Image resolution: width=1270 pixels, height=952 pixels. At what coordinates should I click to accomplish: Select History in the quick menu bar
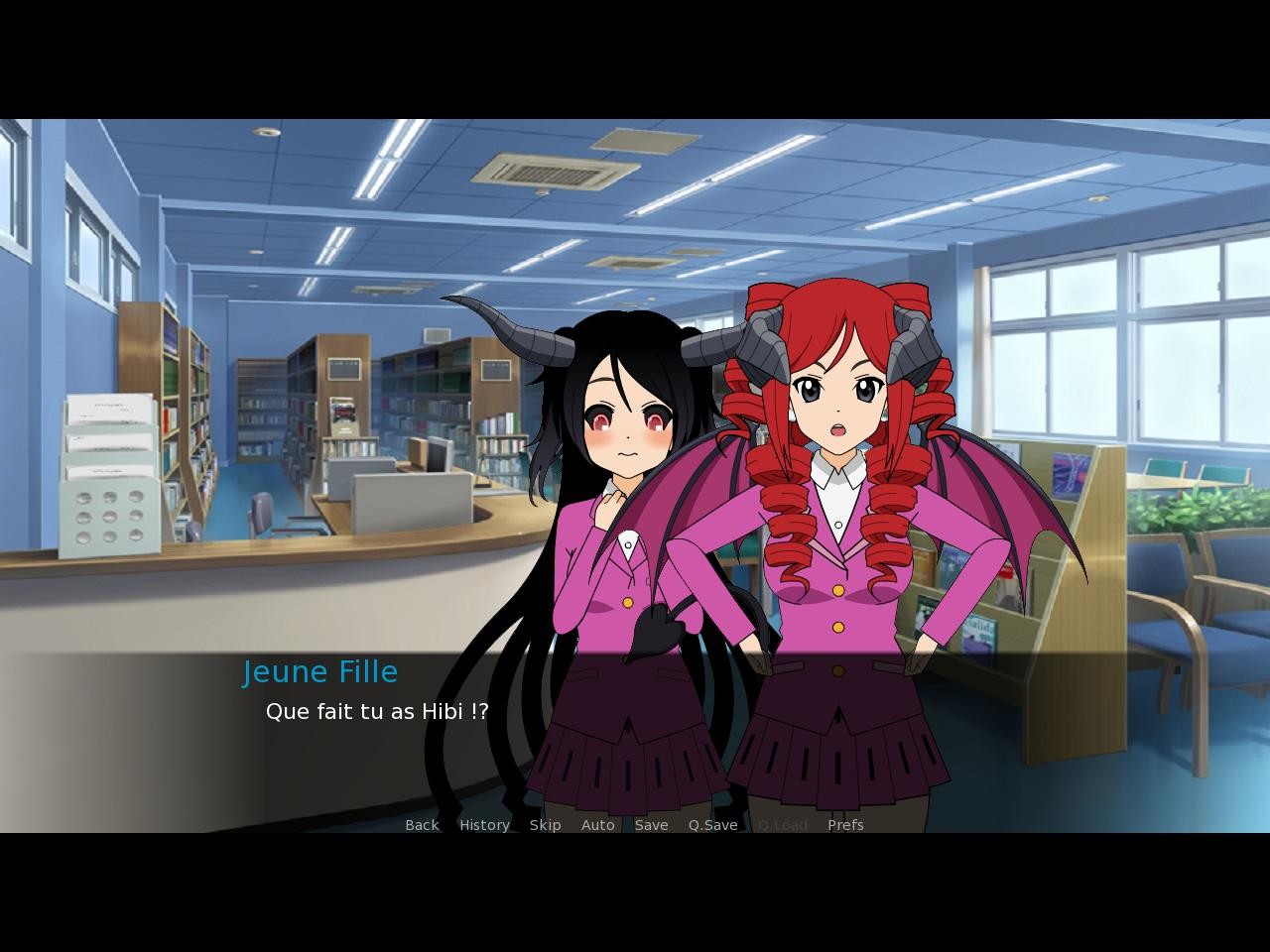click(483, 824)
